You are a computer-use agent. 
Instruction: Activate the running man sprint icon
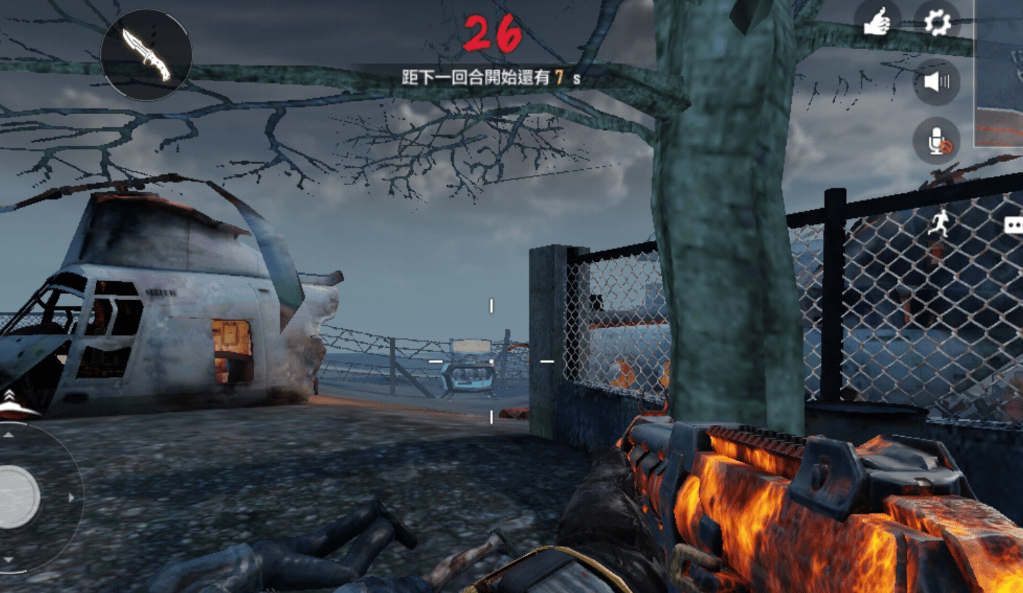(x=937, y=224)
